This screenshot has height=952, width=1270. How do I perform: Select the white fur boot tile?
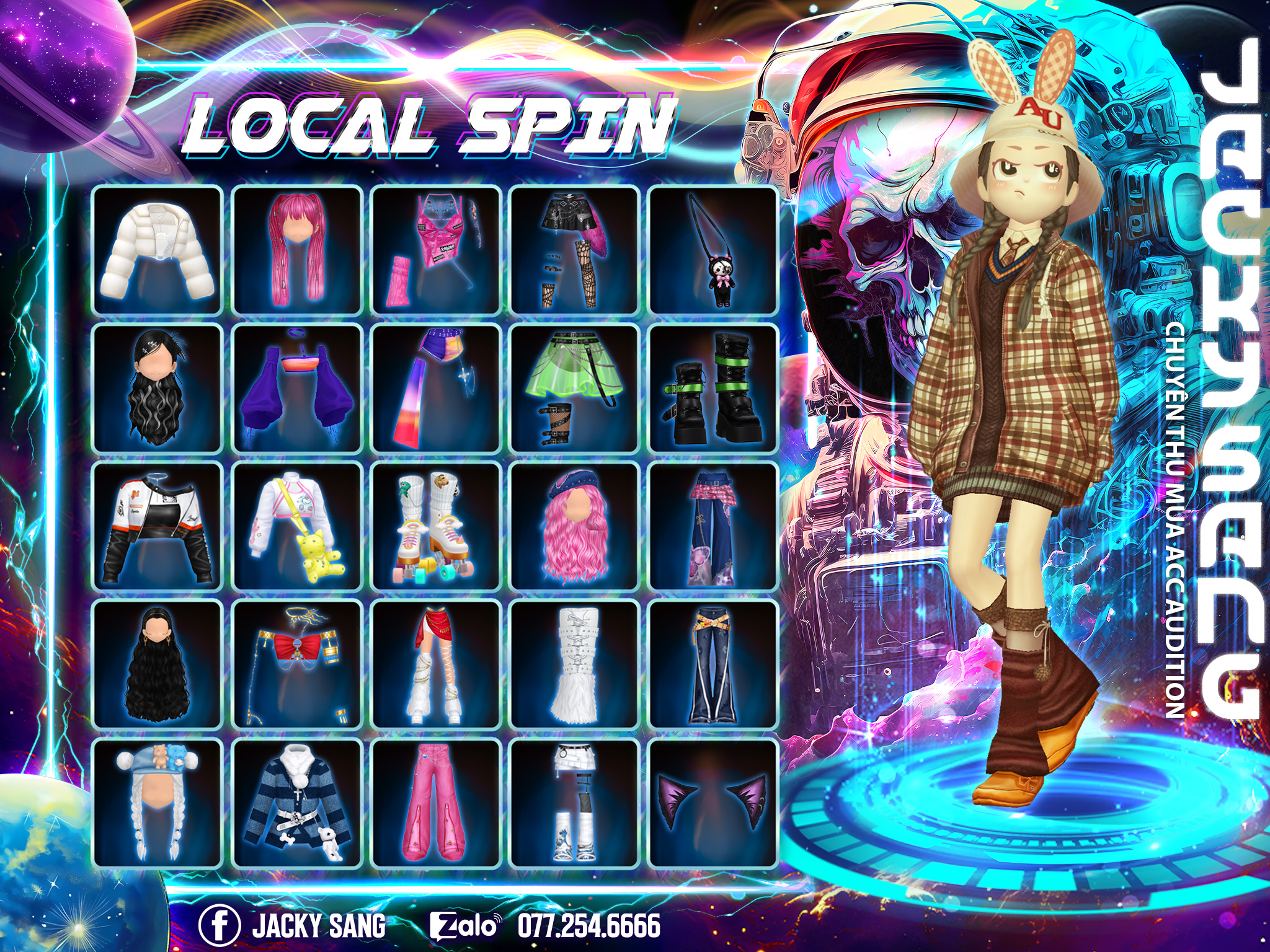tap(574, 665)
